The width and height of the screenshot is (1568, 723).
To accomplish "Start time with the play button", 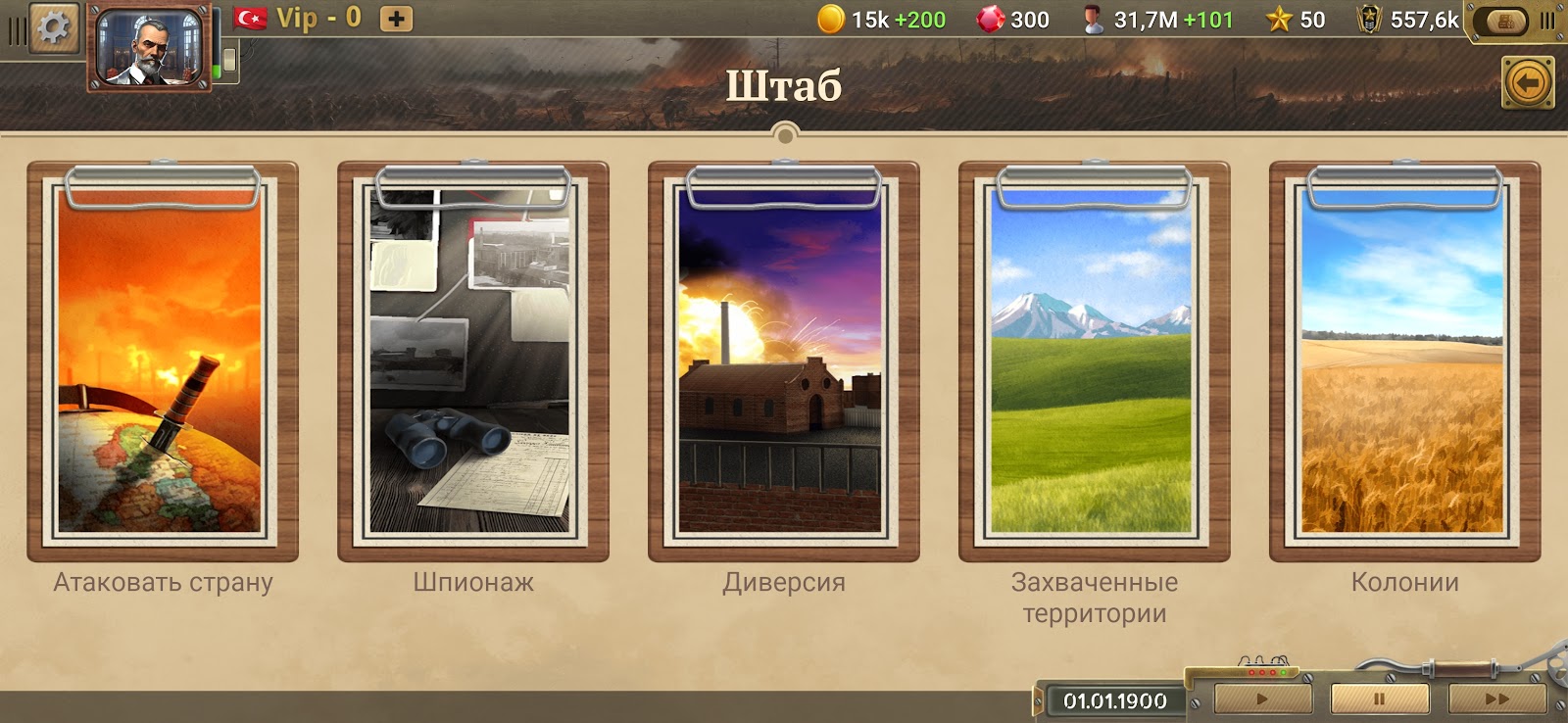I will pos(1262,699).
